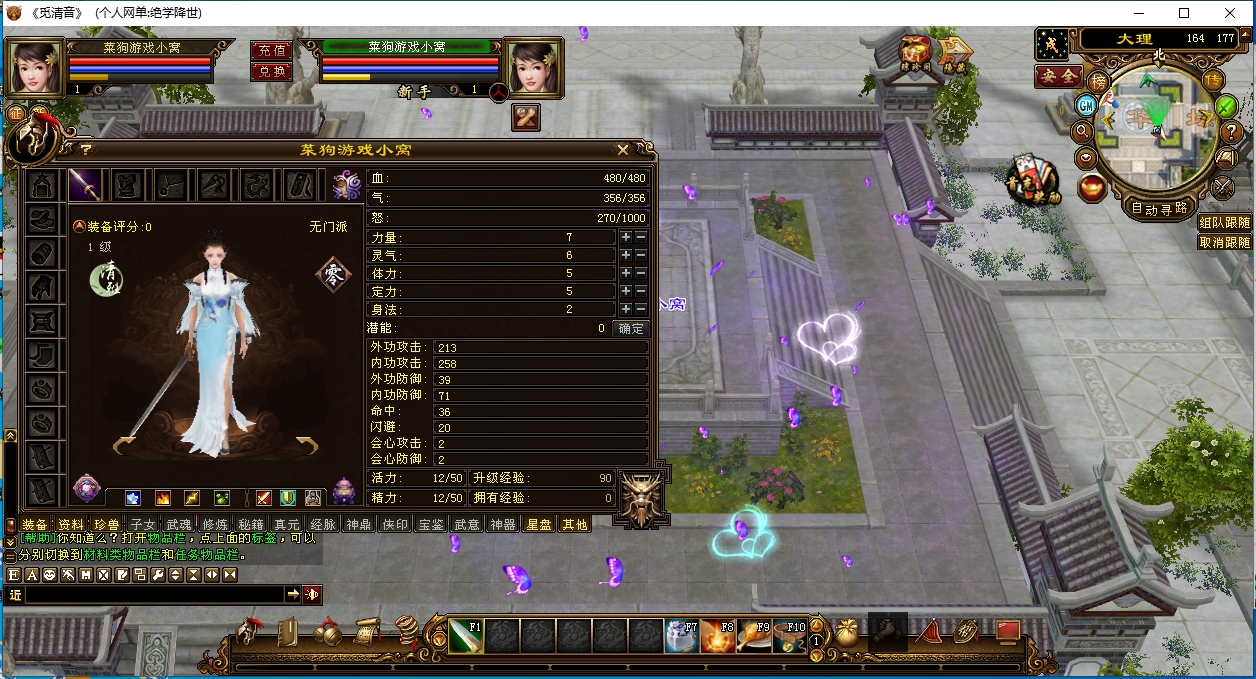This screenshot has height=679, width=1256.
Task: Use the F1 sword skill on the hotbar
Action: pyautogui.click(x=465, y=635)
